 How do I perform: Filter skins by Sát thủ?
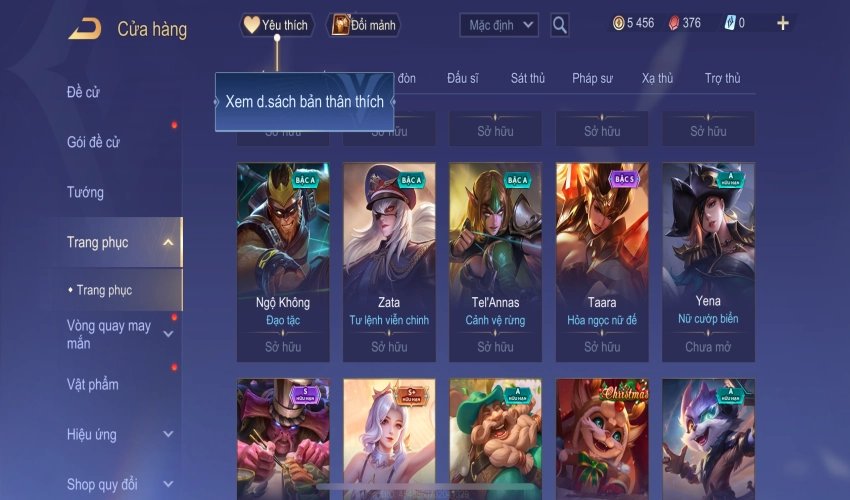pos(527,78)
